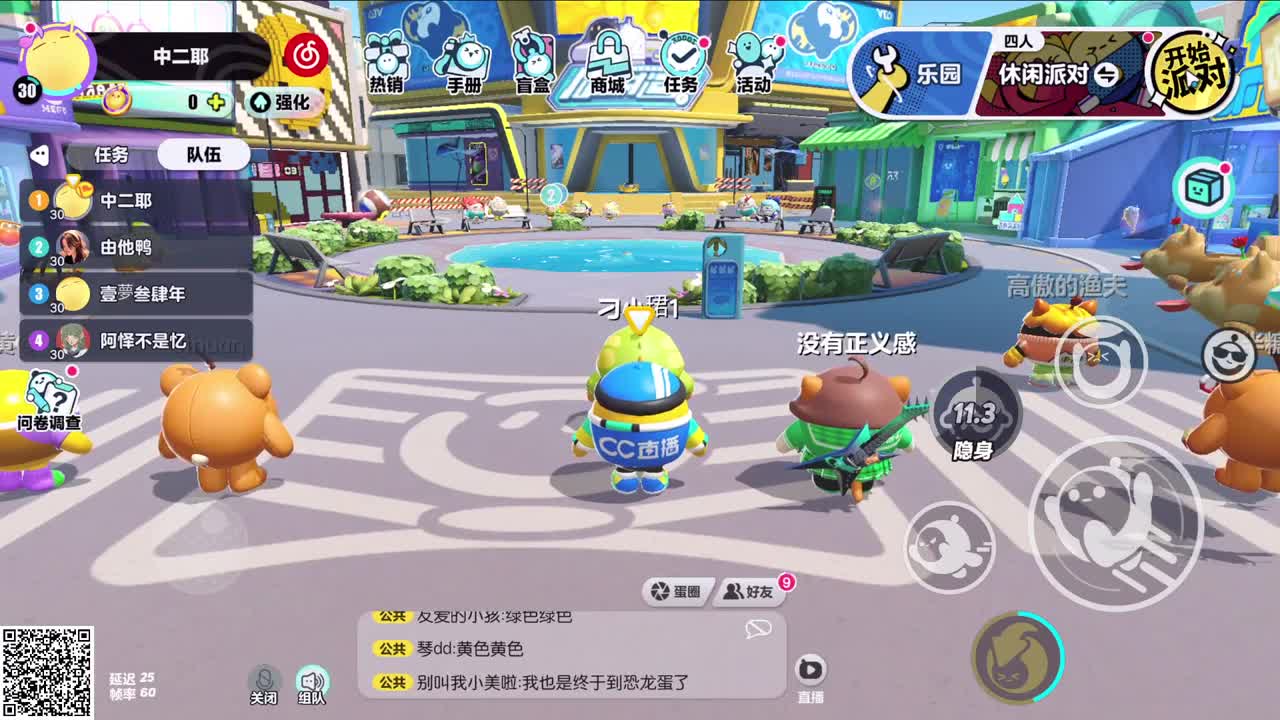Screen dimensions: 1280x720
Task: Open the 热销 hot sale icon
Action: point(385,60)
